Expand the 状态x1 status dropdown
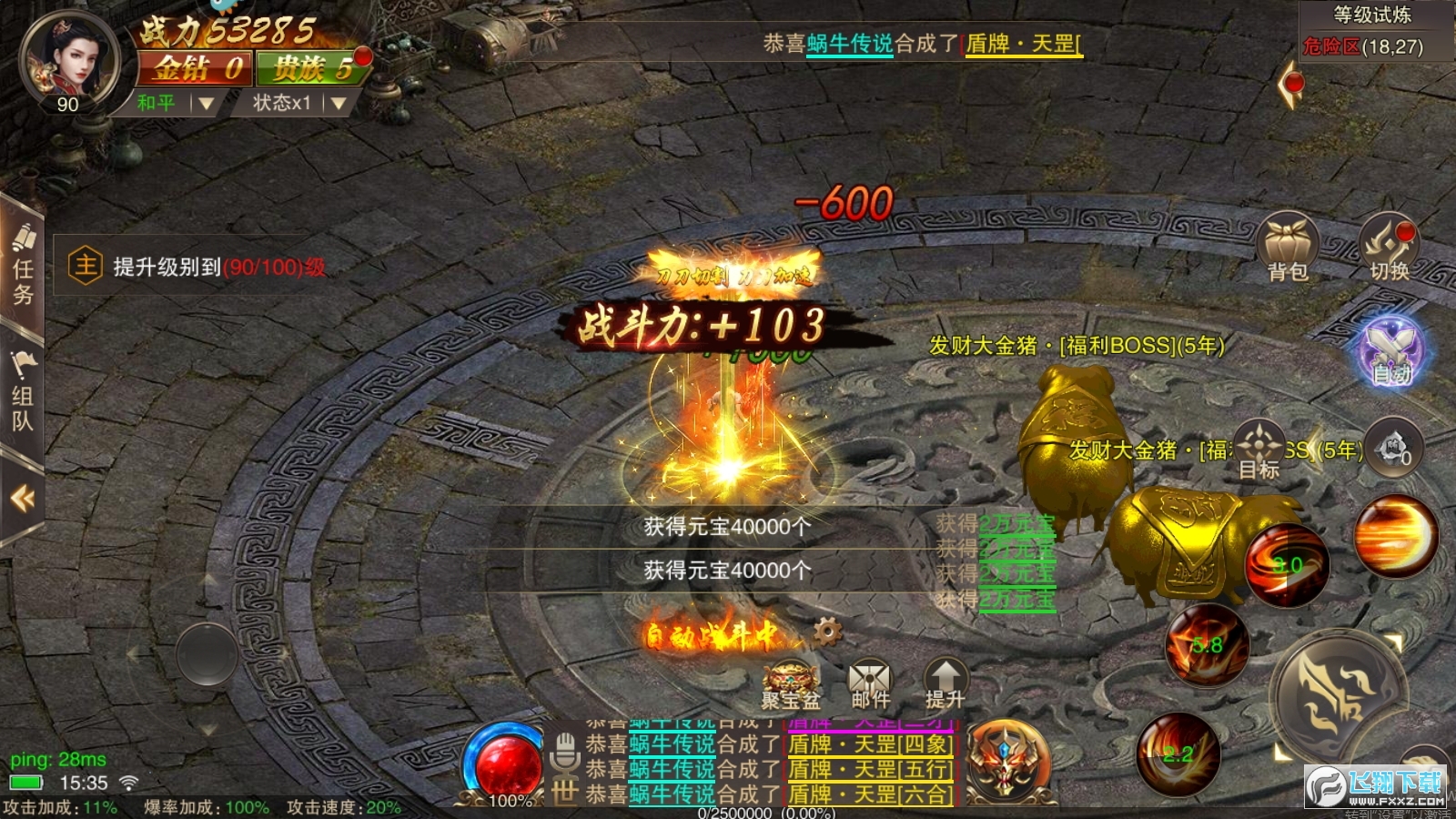The height and width of the screenshot is (819, 1456). point(300,103)
